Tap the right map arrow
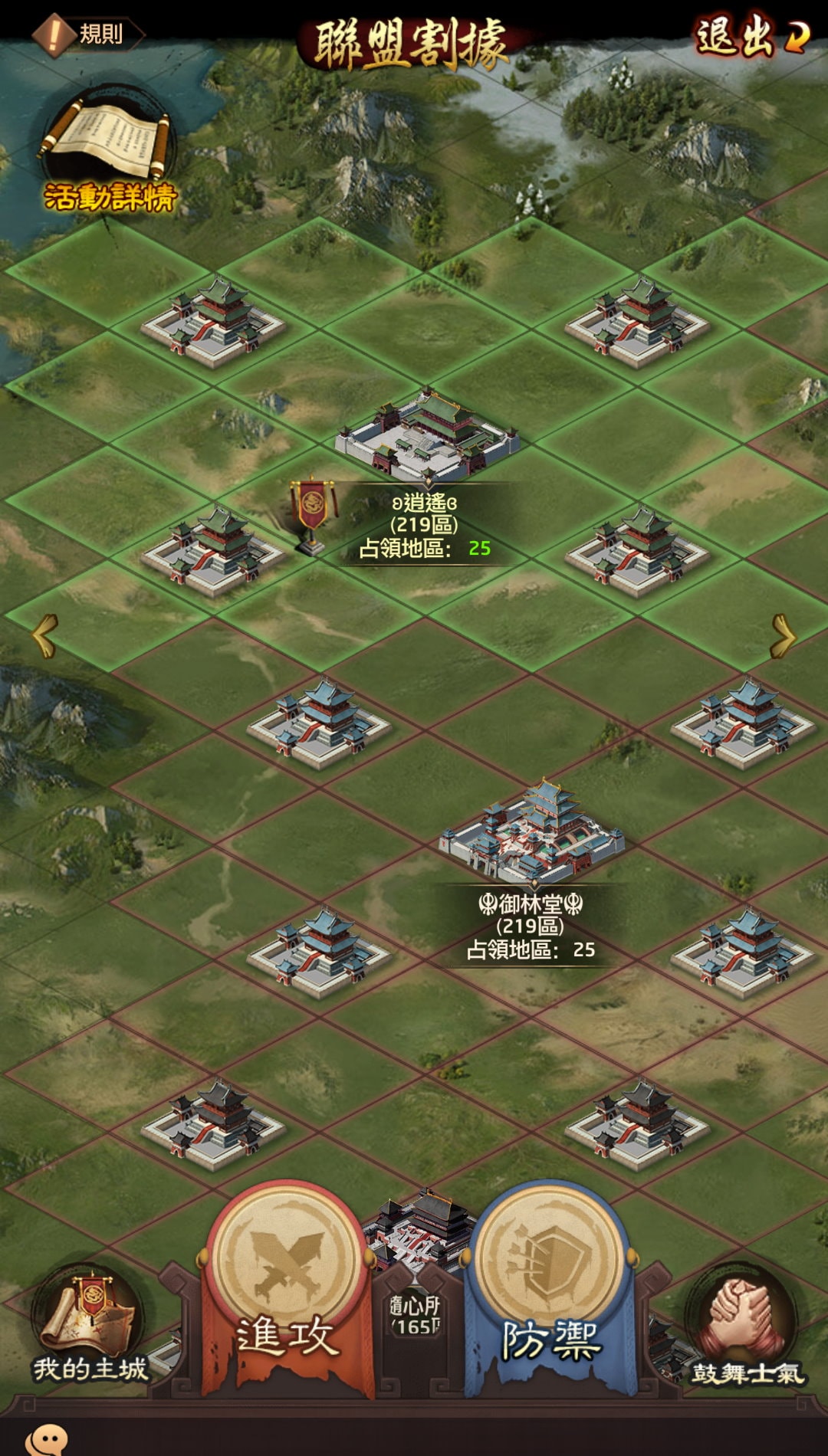This screenshot has width=828, height=1456. coord(783,635)
